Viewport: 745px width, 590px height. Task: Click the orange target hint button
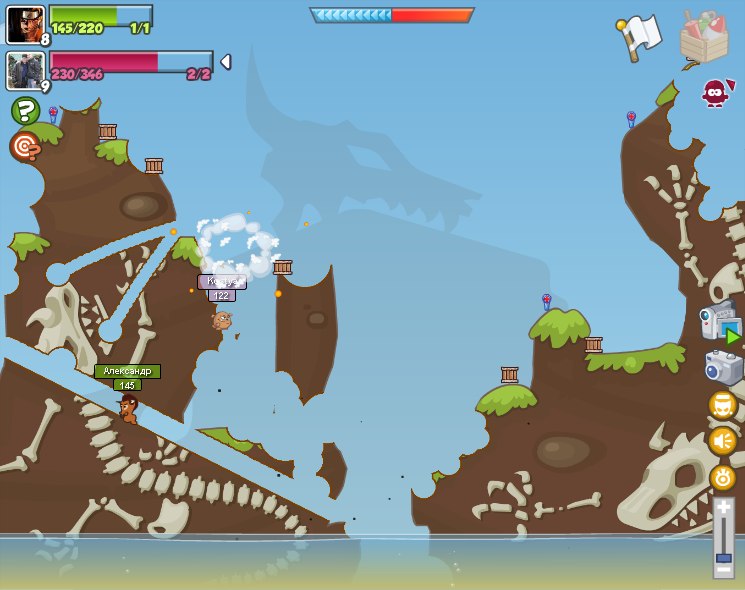[25, 146]
